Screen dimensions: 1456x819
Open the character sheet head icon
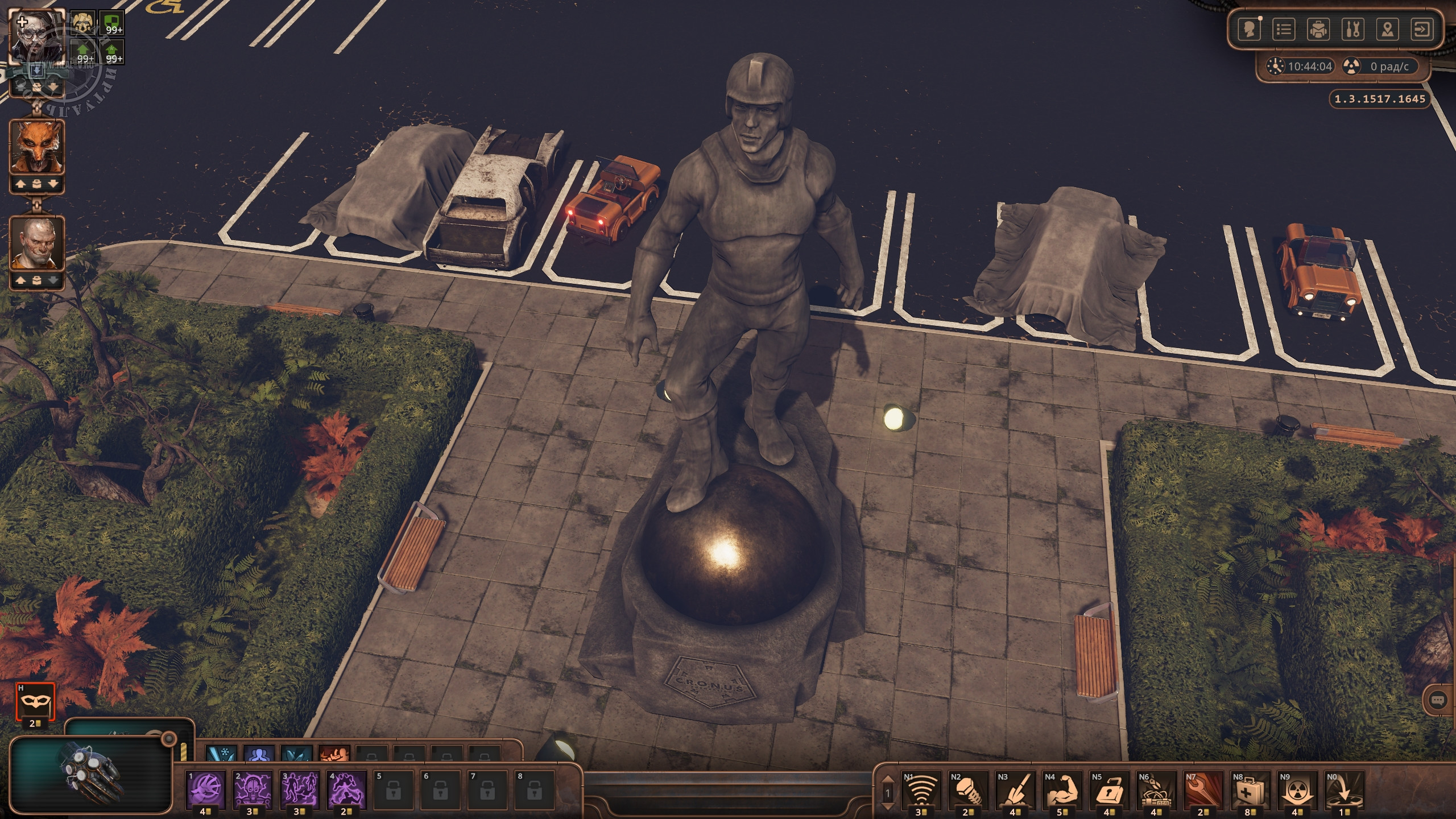1250,30
